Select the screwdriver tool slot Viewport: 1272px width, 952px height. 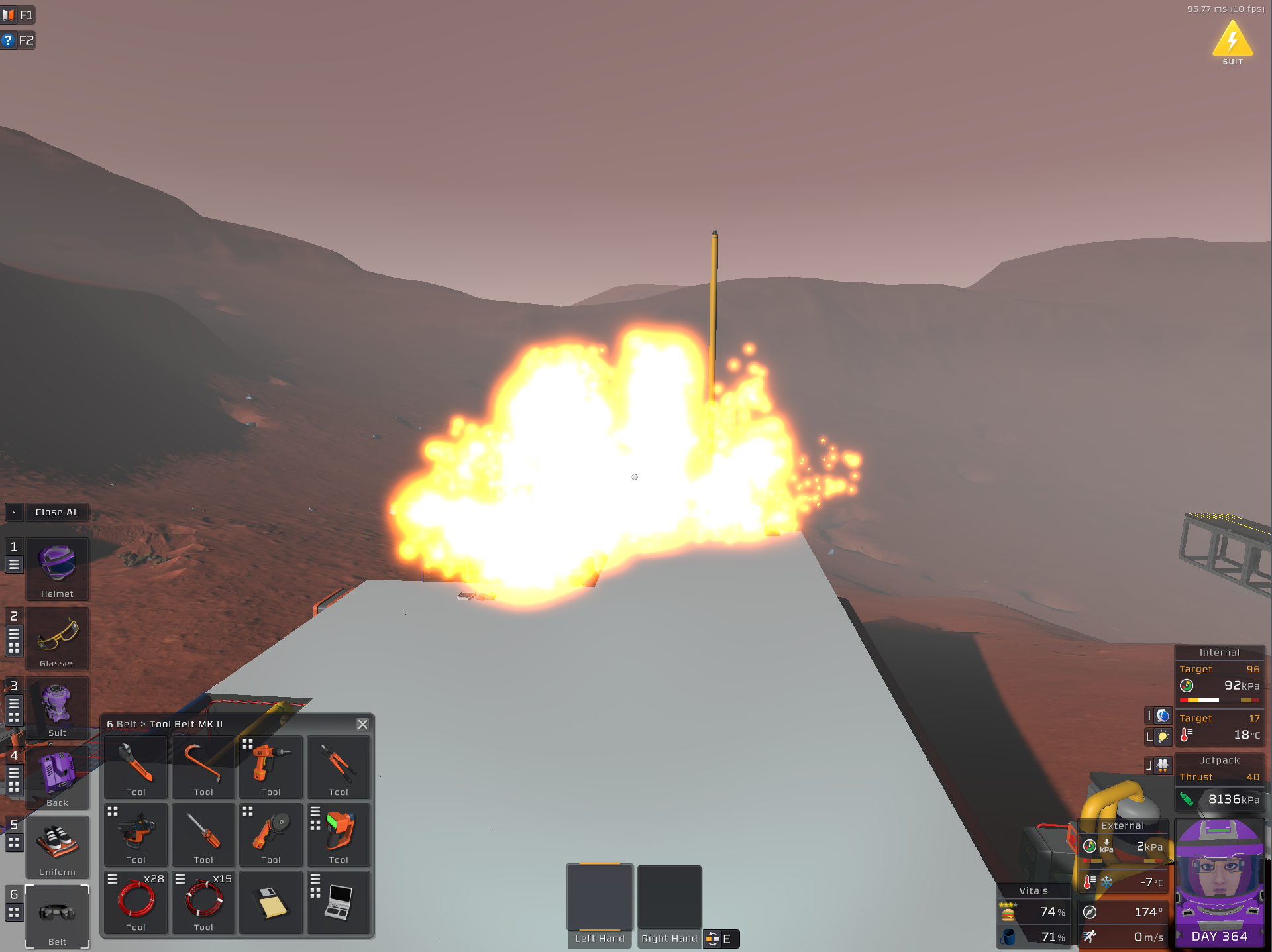(203, 833)
